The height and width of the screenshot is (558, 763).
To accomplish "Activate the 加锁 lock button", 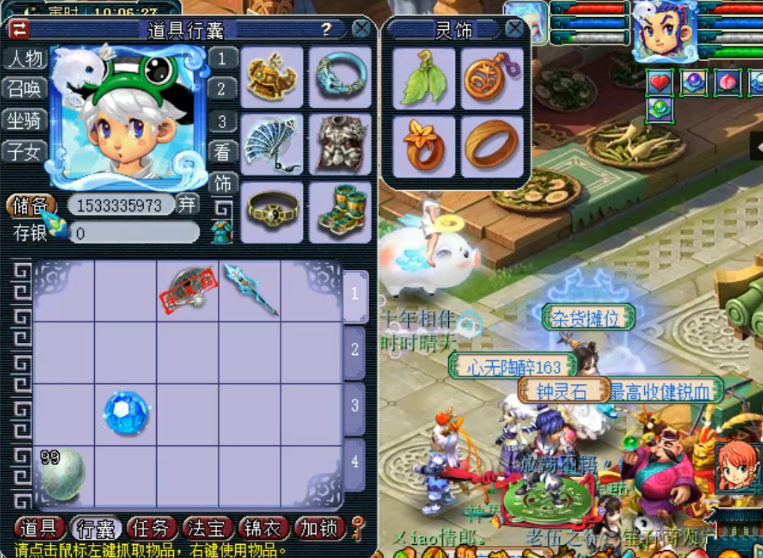I will click(x=319, y=528).
